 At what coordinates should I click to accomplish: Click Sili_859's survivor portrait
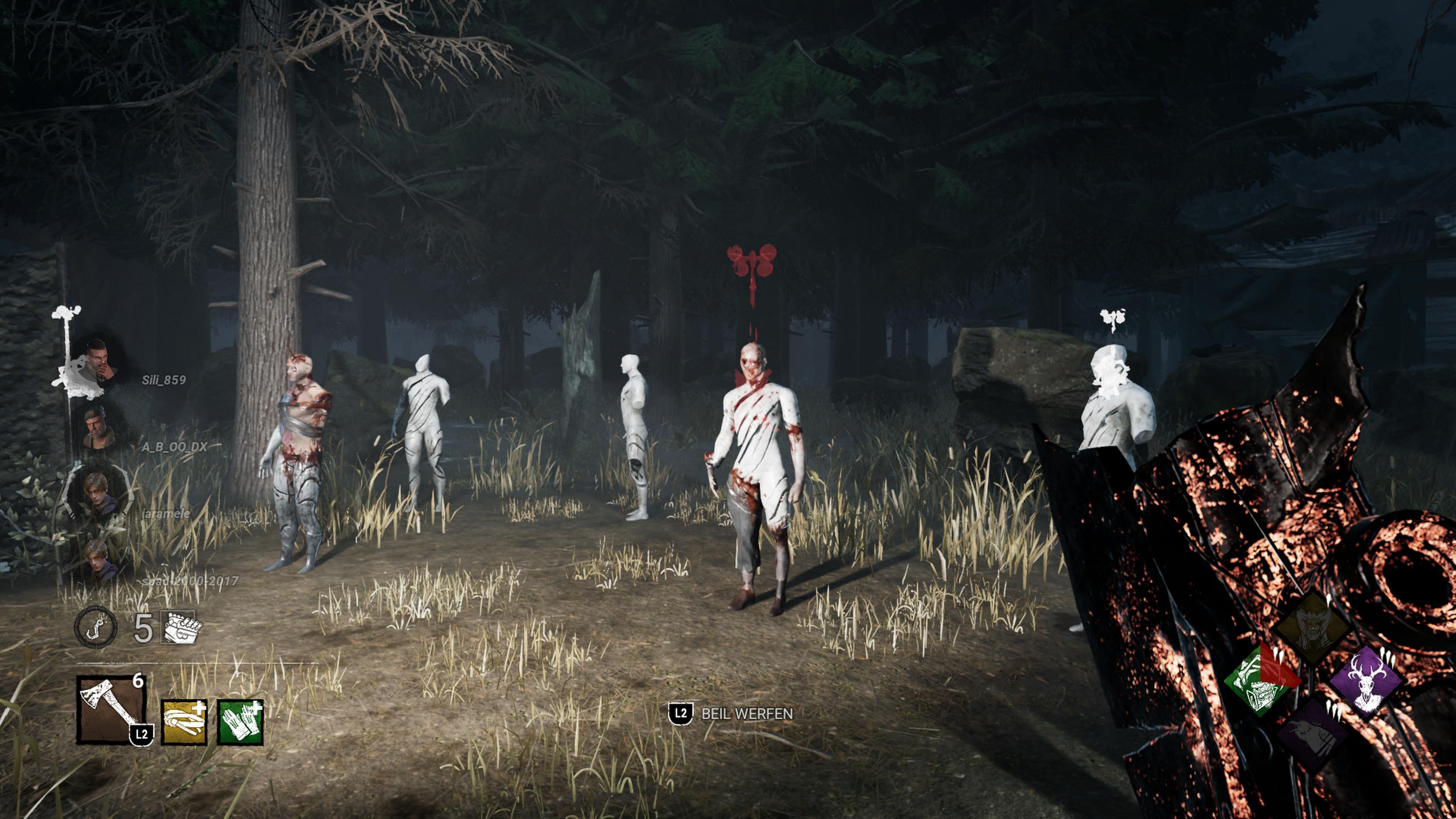coord(99,362)
